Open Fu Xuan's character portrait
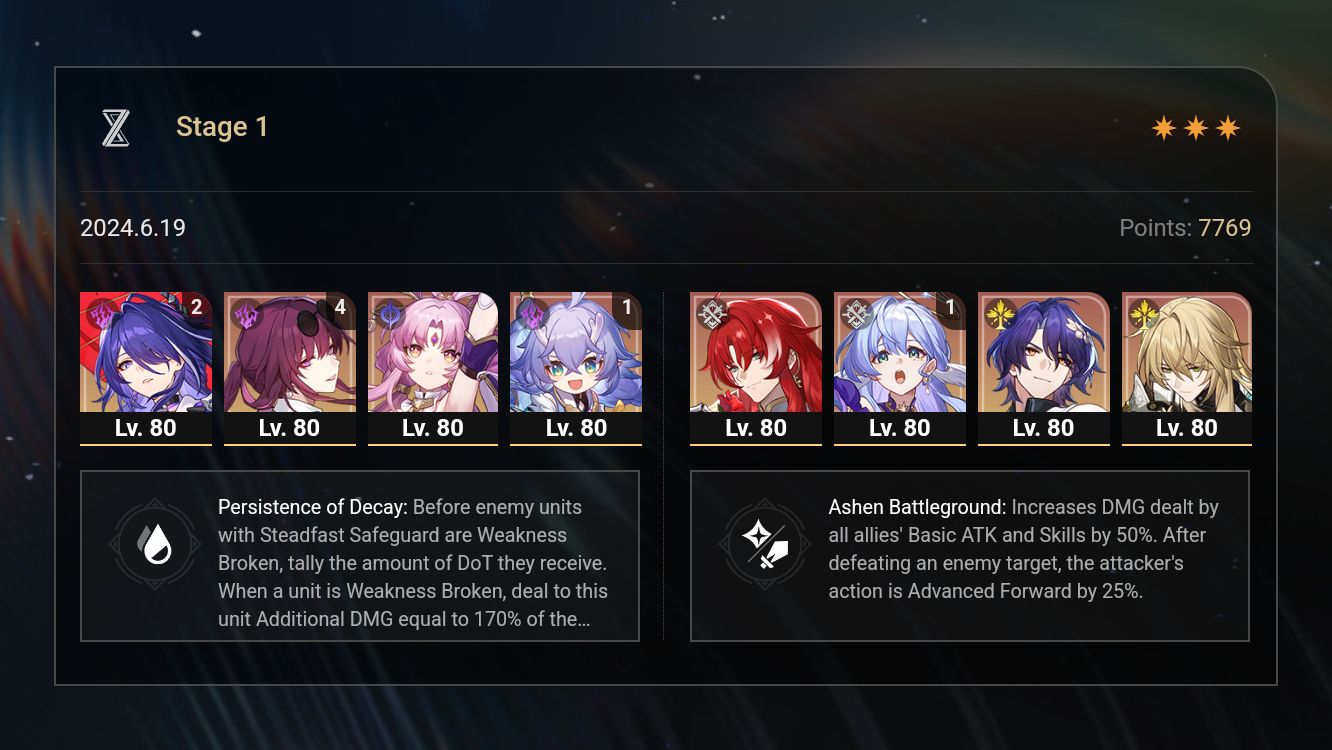The width and height of the screenshot is (1332, 750). [x=433, y=355]
